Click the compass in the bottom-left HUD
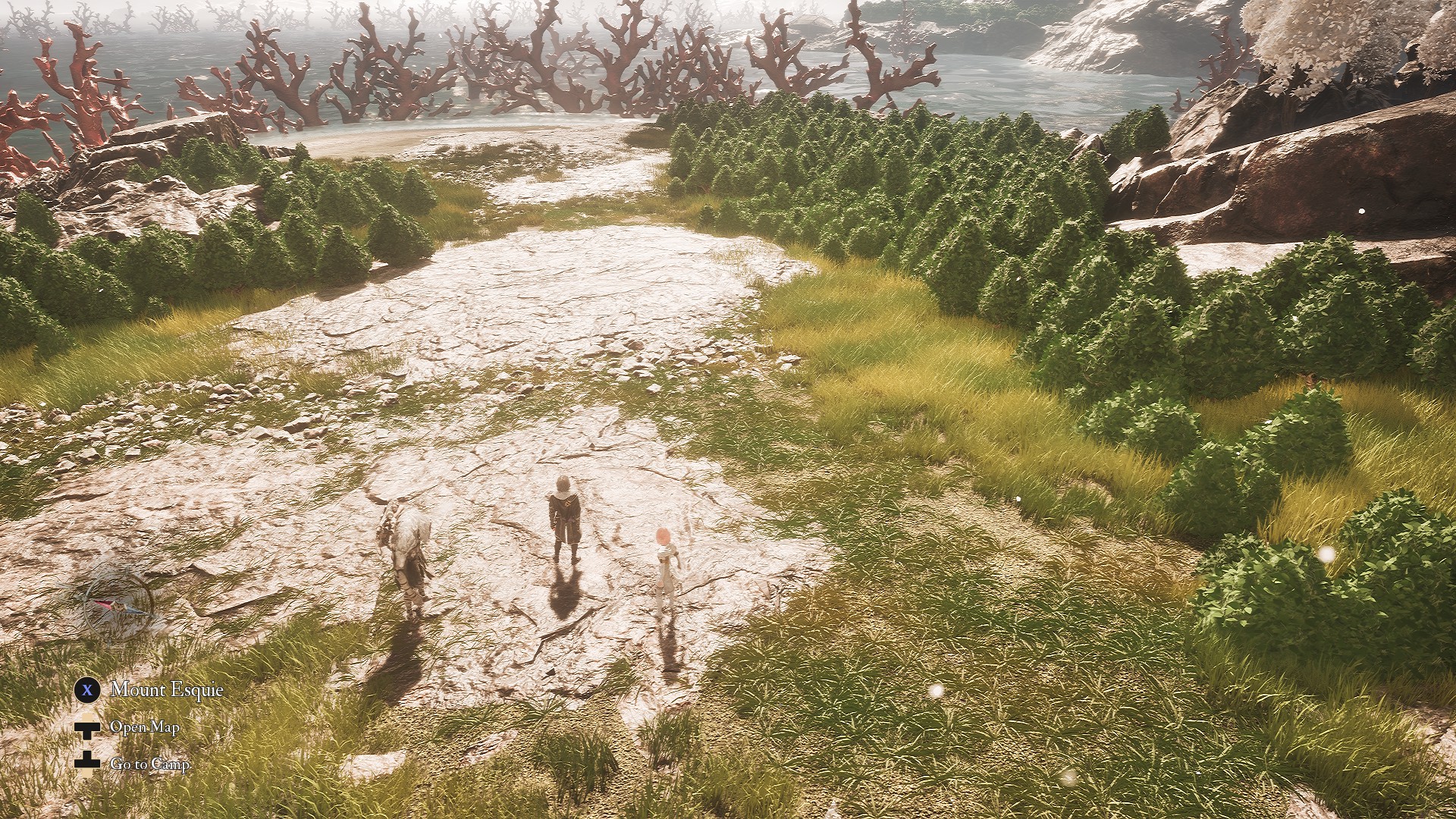This screenshot has width=1456, height=819. pos(116,603)
